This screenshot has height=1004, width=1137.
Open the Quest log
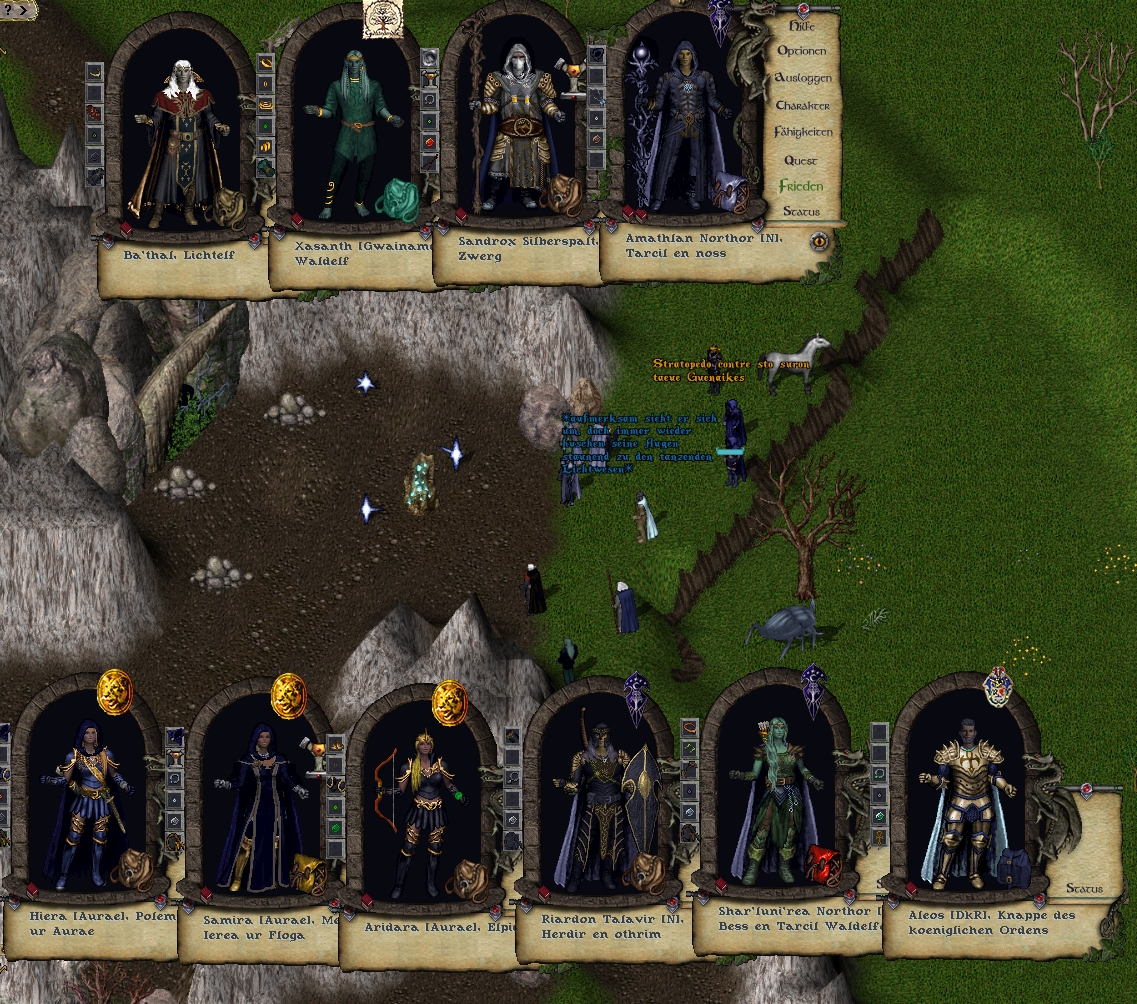(x=801, y=160)
